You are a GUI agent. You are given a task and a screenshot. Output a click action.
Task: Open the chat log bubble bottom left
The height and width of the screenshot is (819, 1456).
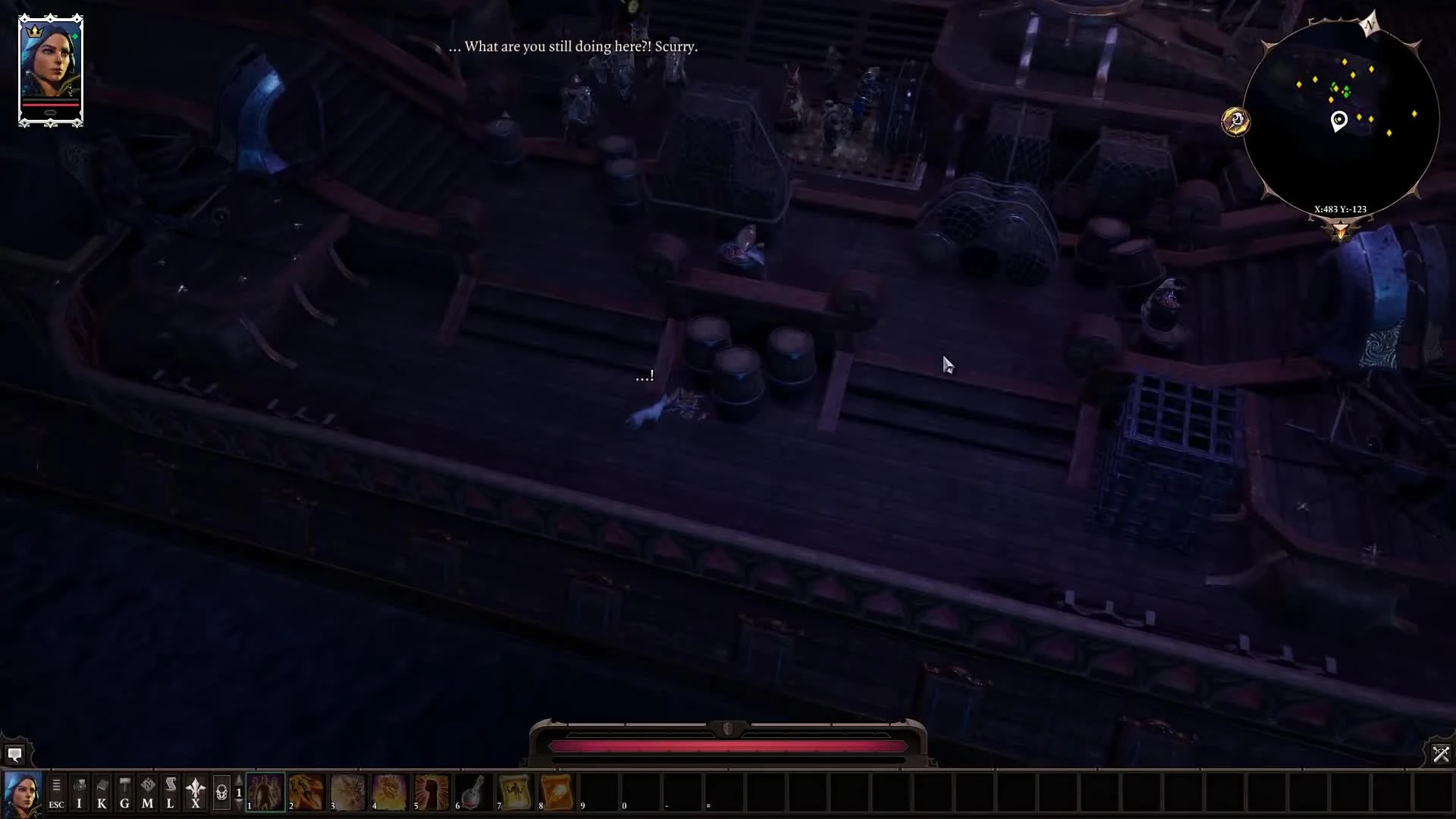click(16, 755)
